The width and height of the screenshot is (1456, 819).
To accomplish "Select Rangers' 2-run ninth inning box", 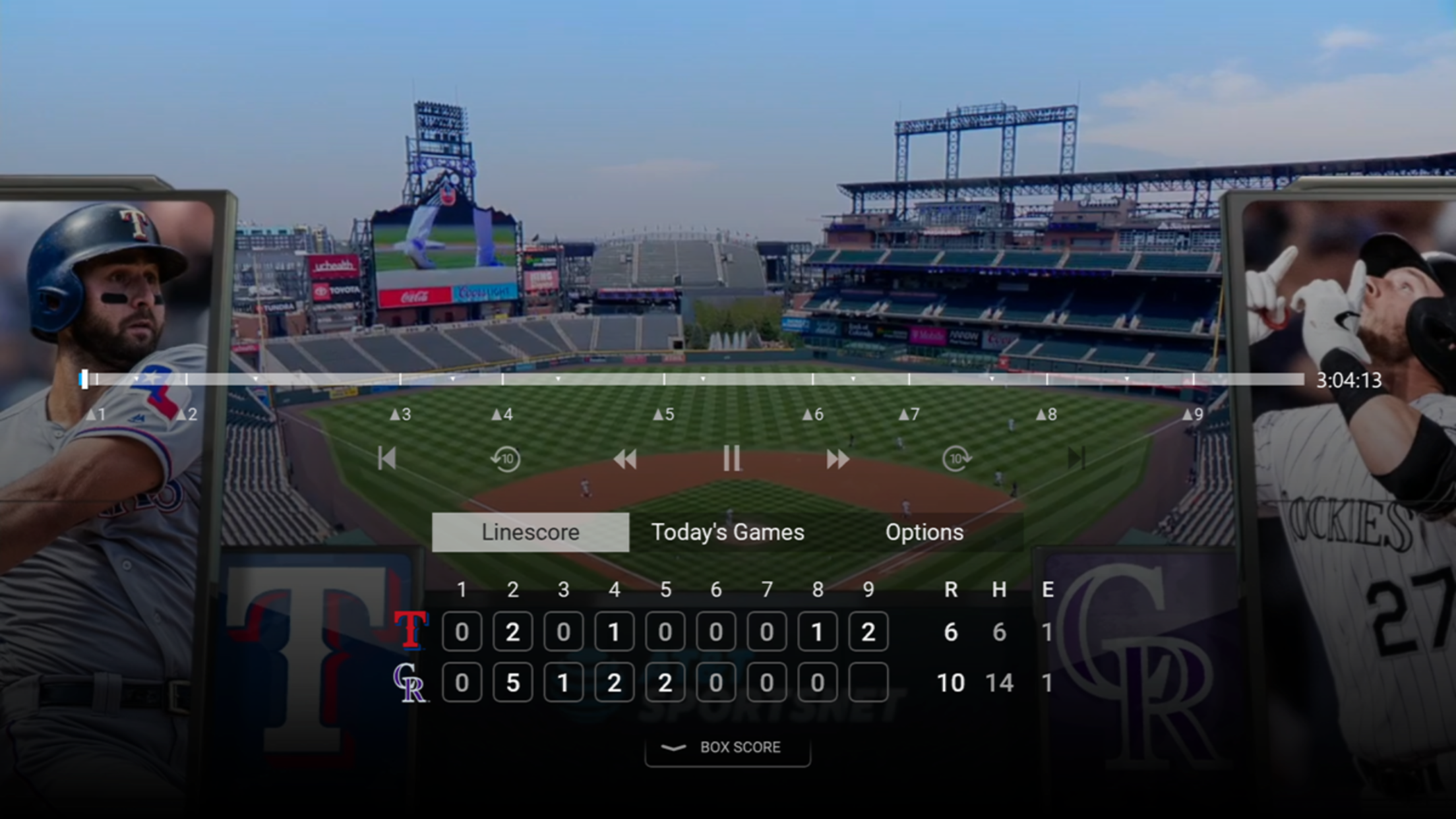I will pyautogui.click(x=868, y=632).
